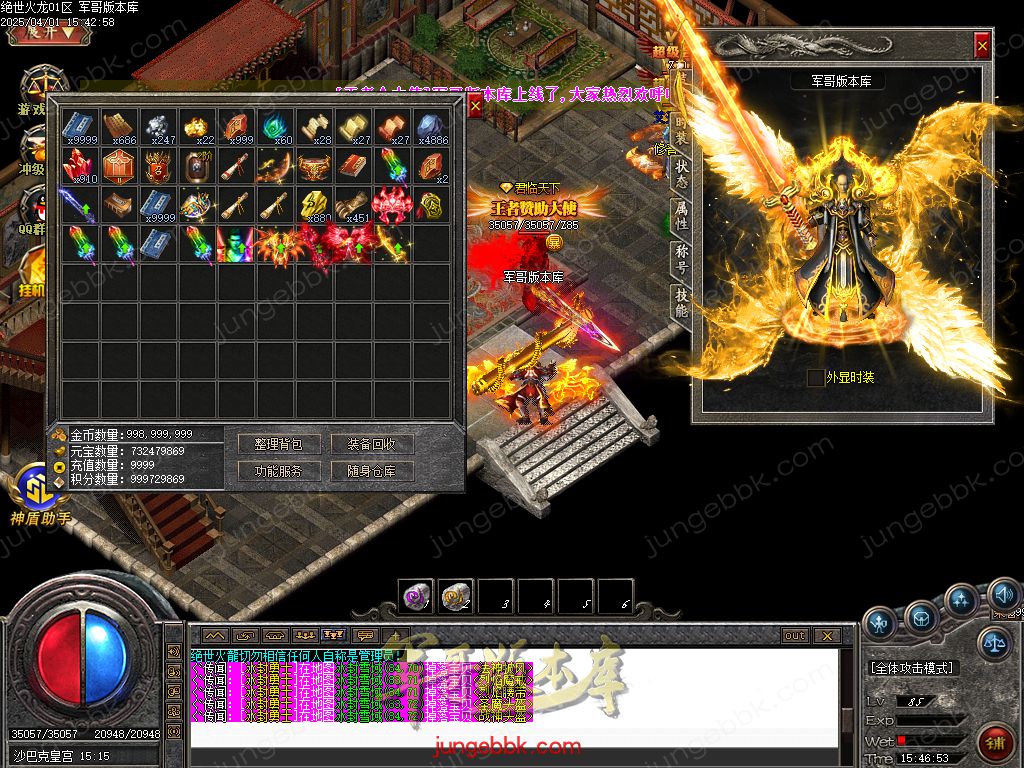The image size is (1024, 768).
Task: Select the 时装 fashion tab
Action: [x=681, y=132]
